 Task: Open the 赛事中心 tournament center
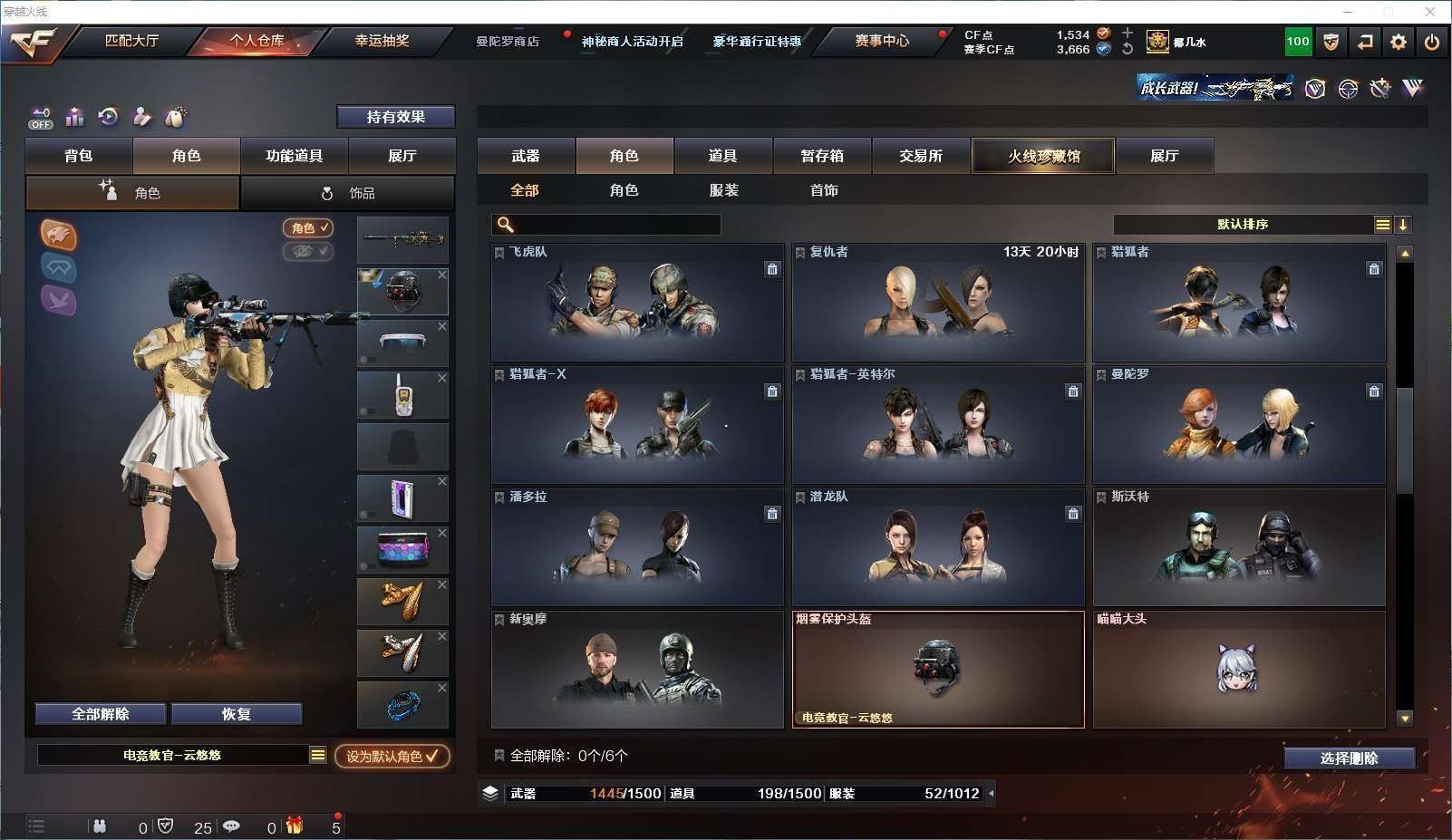click(881, 41)
